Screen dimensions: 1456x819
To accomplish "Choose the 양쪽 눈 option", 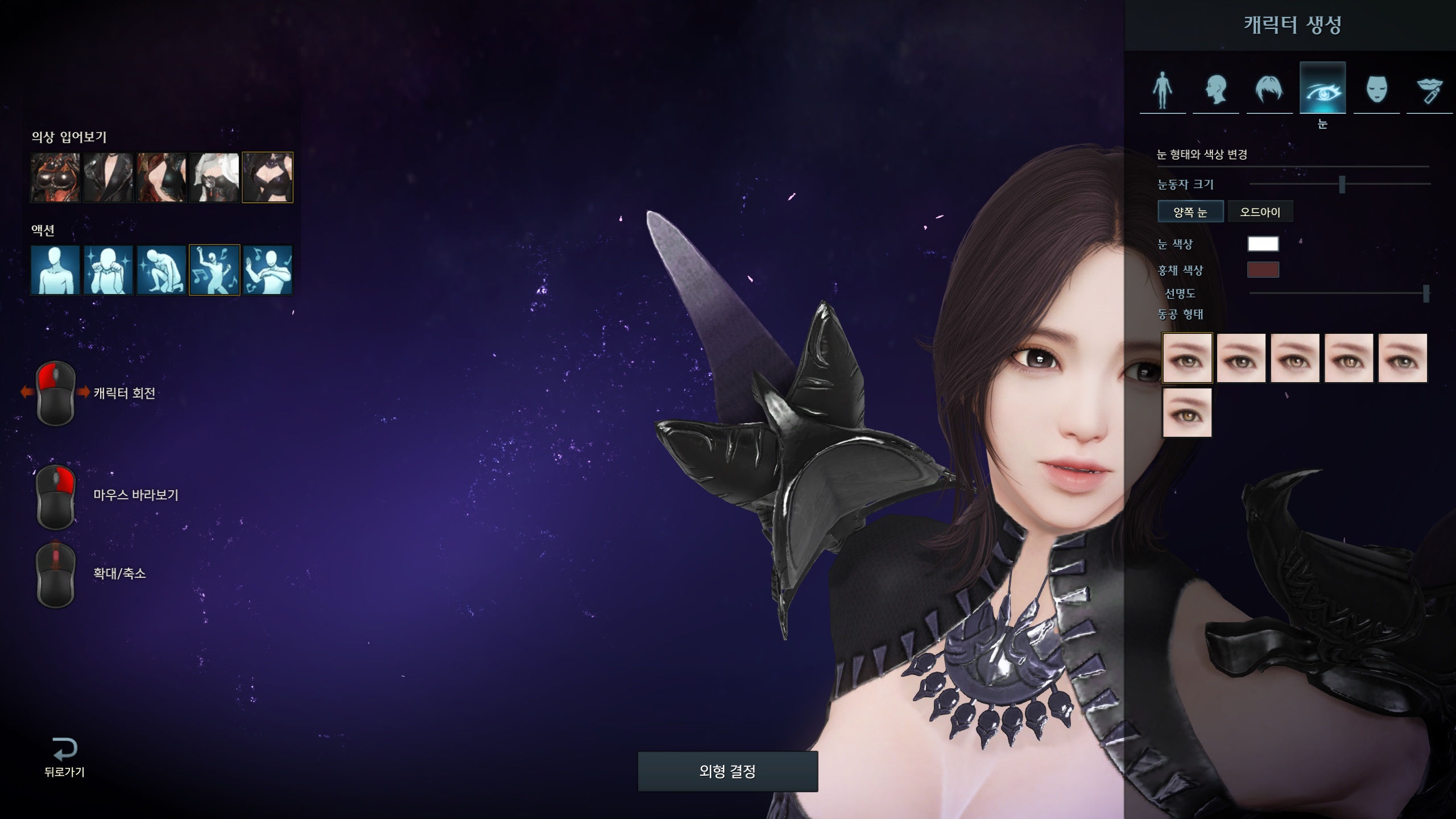I will (1190, 212).
